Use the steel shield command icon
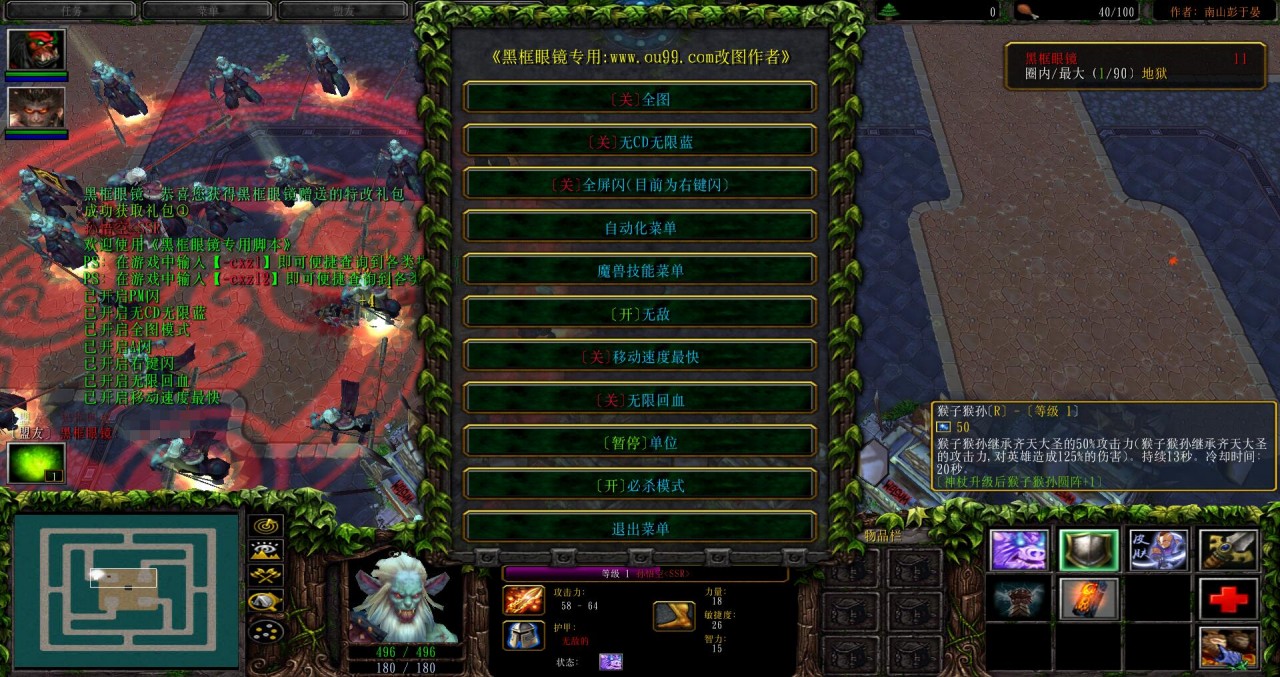The width and height of the screenshot is (1280, 677). coord(1089,550)
